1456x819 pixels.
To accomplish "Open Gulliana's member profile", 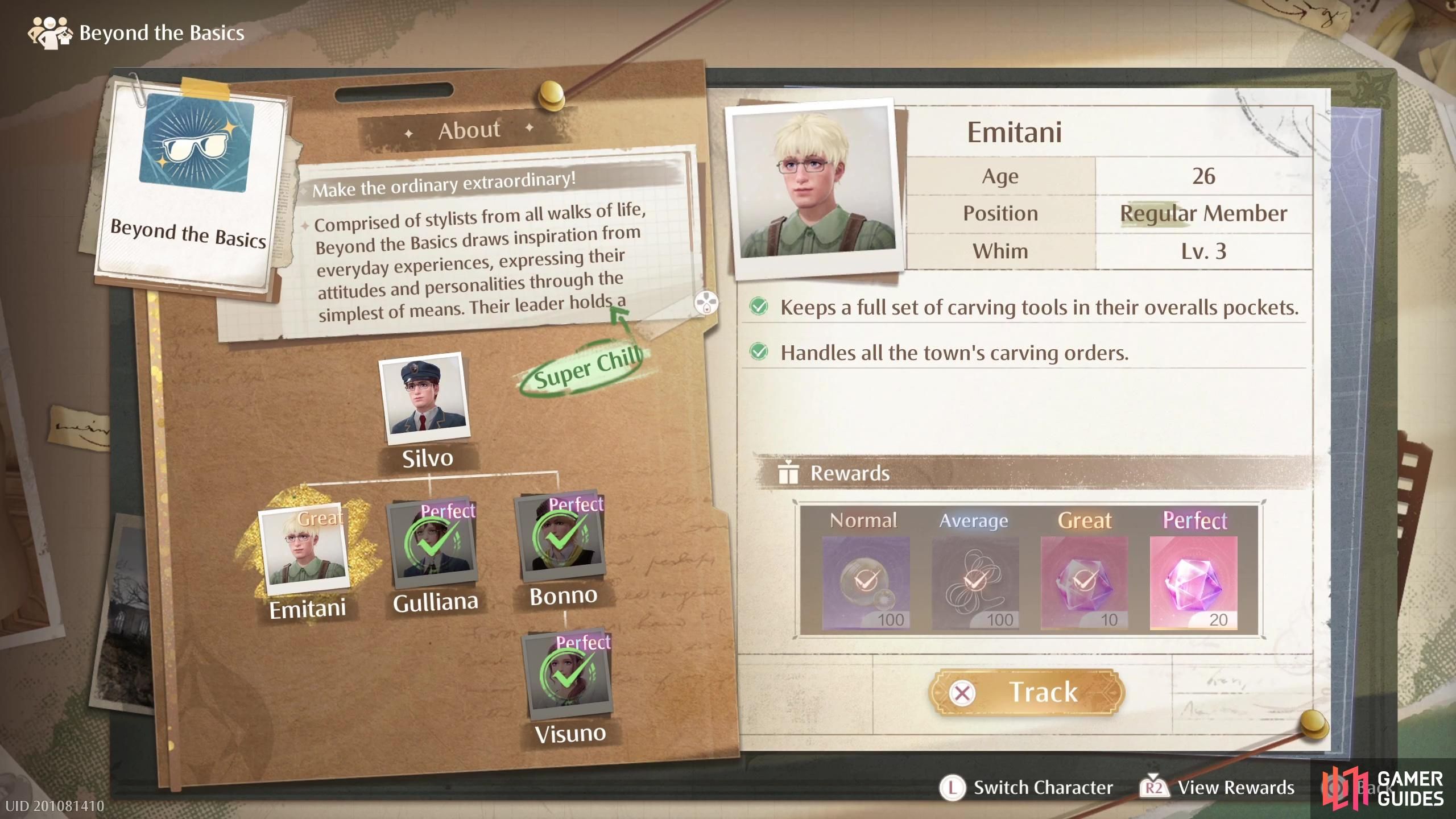I will (x=433, y=541).
